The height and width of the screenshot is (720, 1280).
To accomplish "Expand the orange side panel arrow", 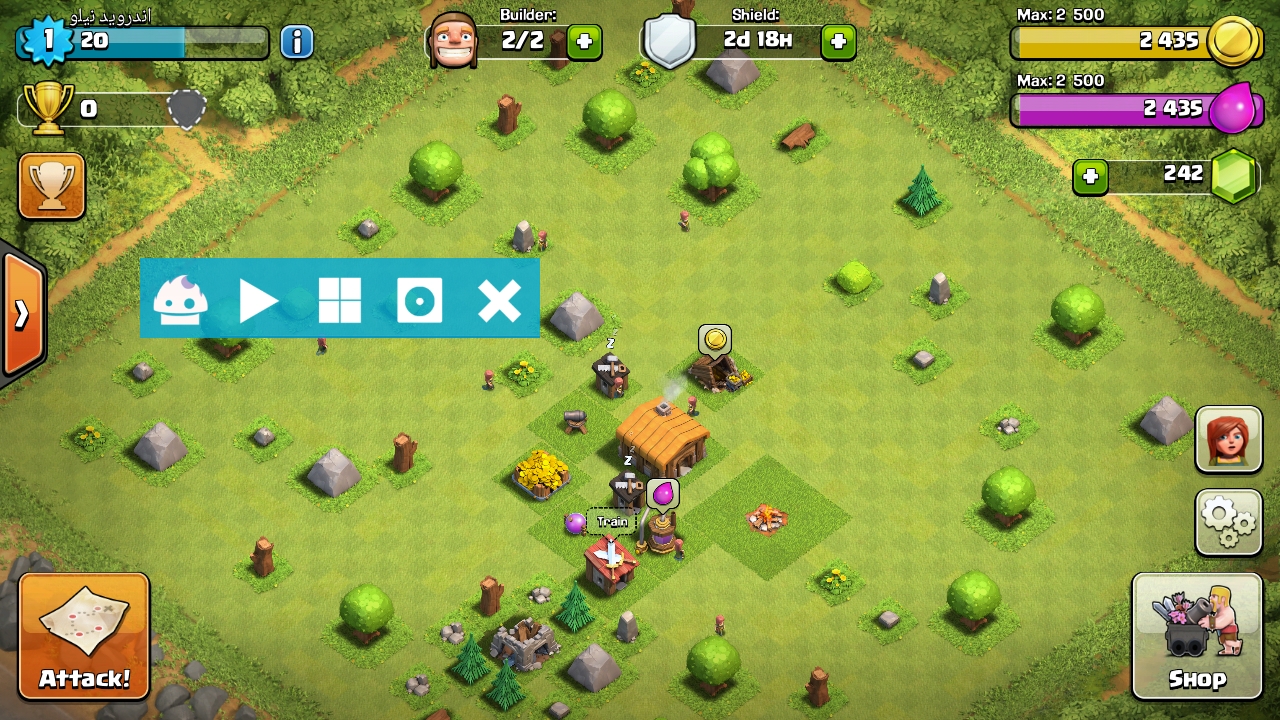I will 22,314.
